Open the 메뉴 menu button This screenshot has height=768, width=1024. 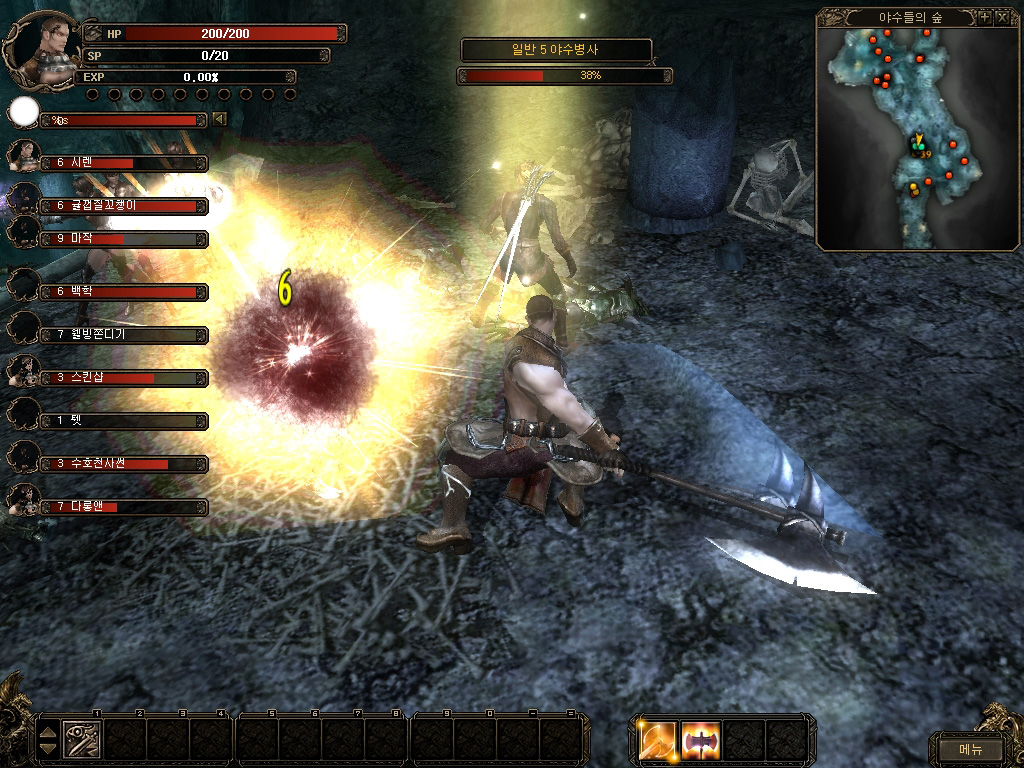970,748
